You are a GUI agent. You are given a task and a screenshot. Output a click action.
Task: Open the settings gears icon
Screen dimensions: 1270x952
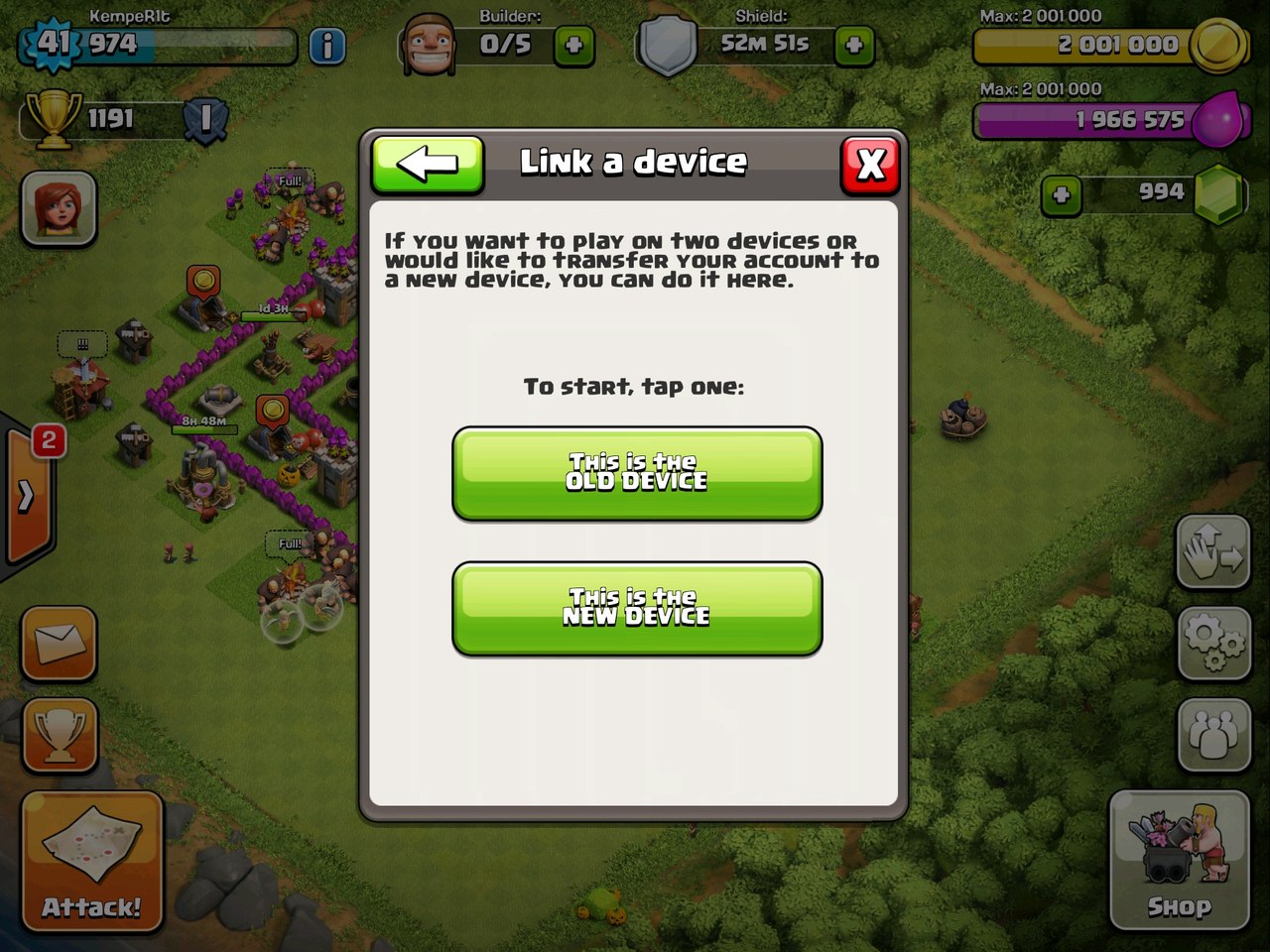tap(1213, 643)
